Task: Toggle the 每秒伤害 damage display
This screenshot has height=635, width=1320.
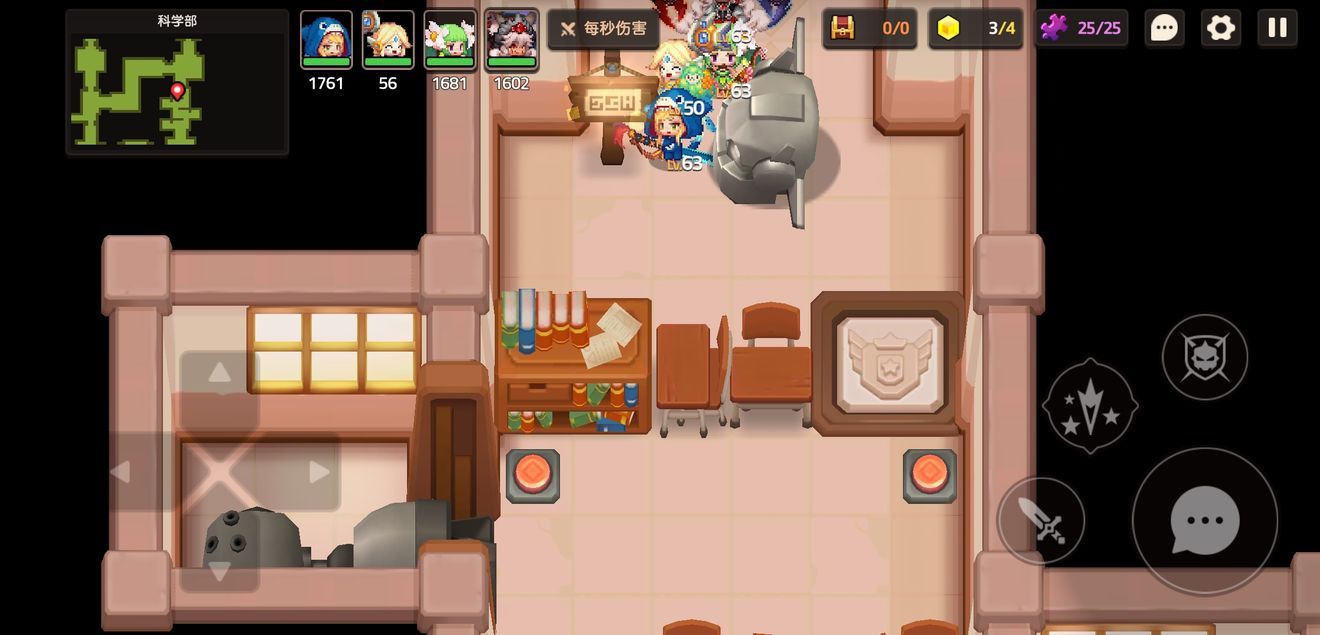Action: 603,29
